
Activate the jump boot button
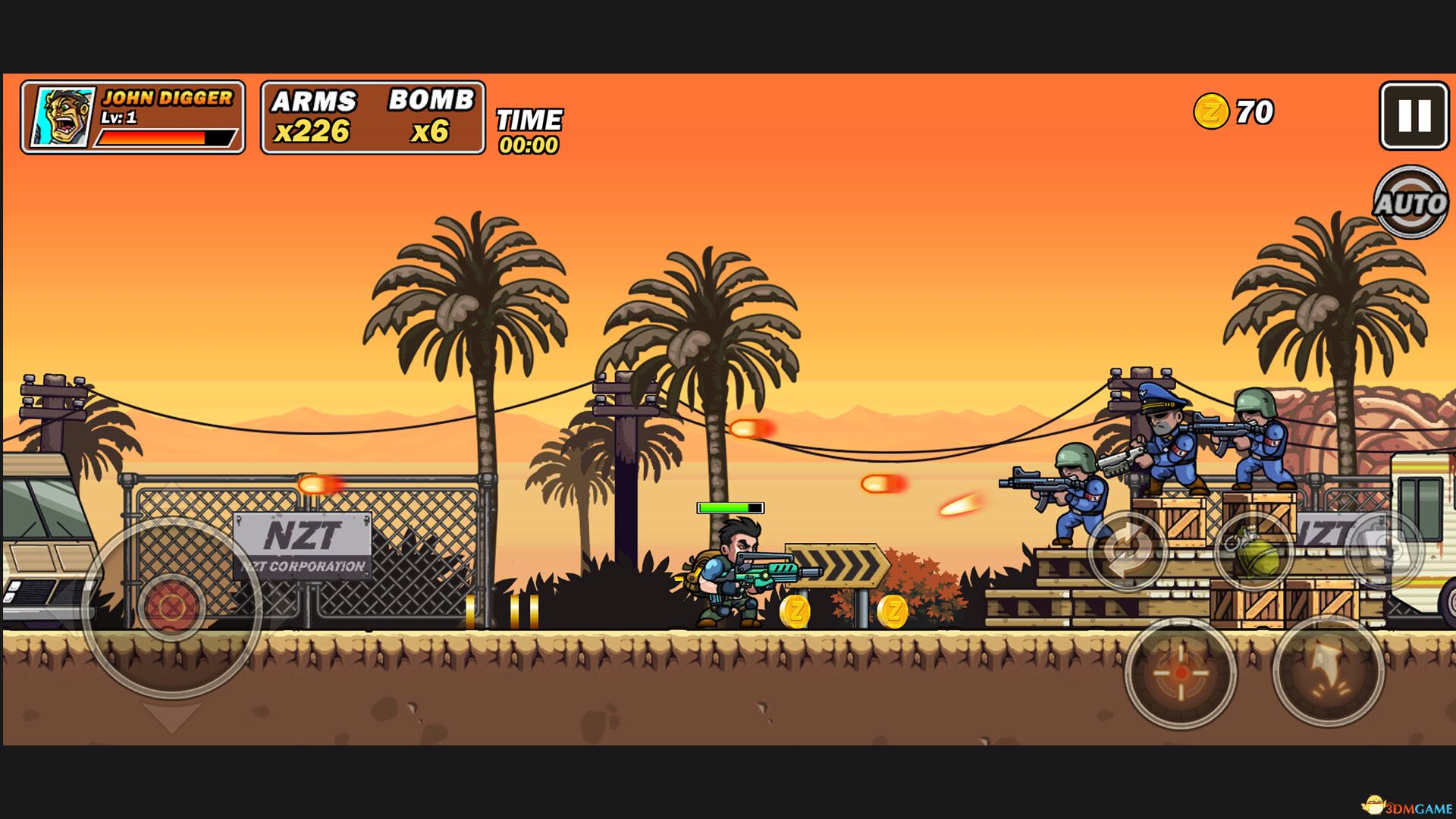point(1328,671)
